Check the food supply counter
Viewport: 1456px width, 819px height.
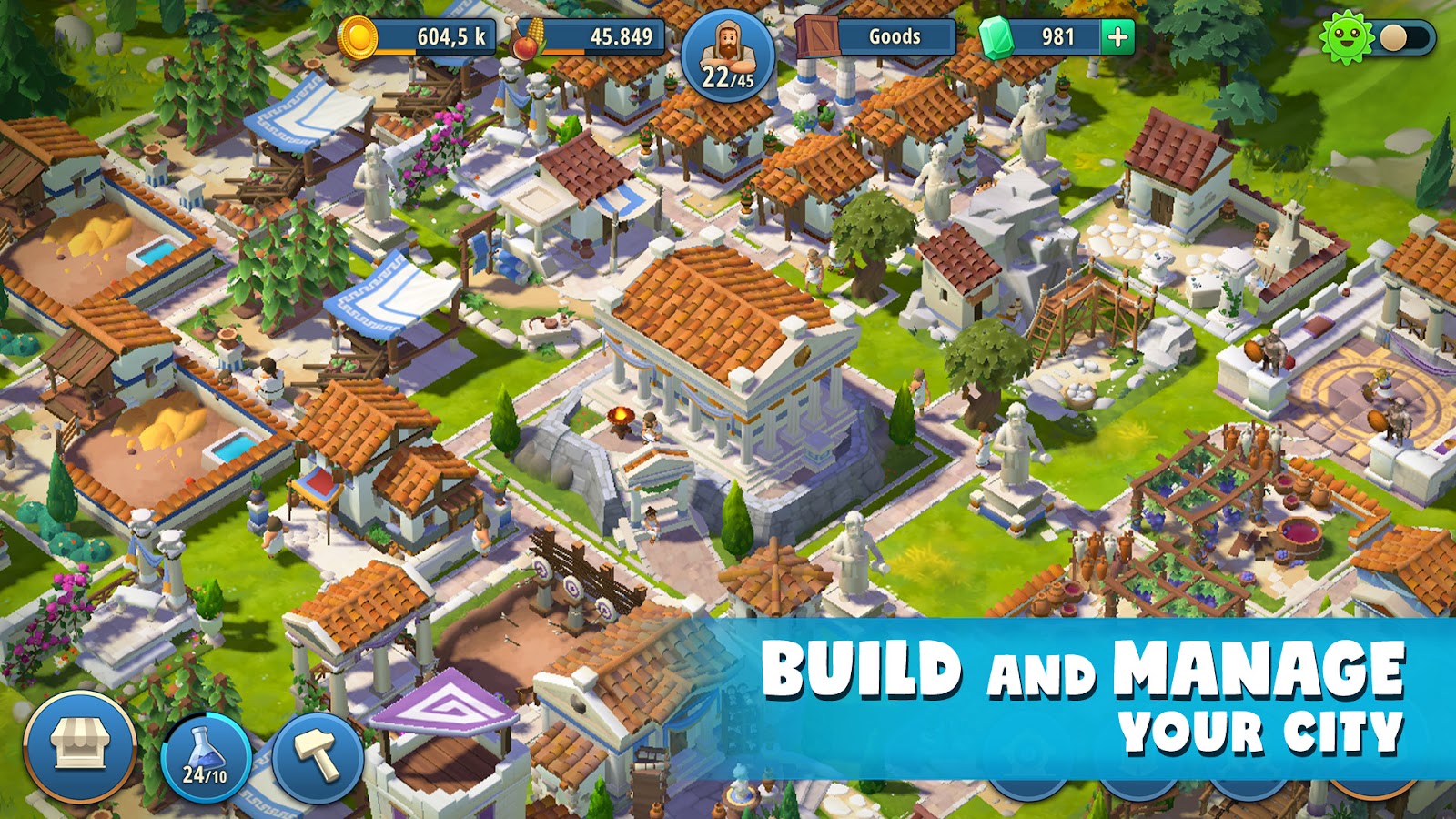591,37
